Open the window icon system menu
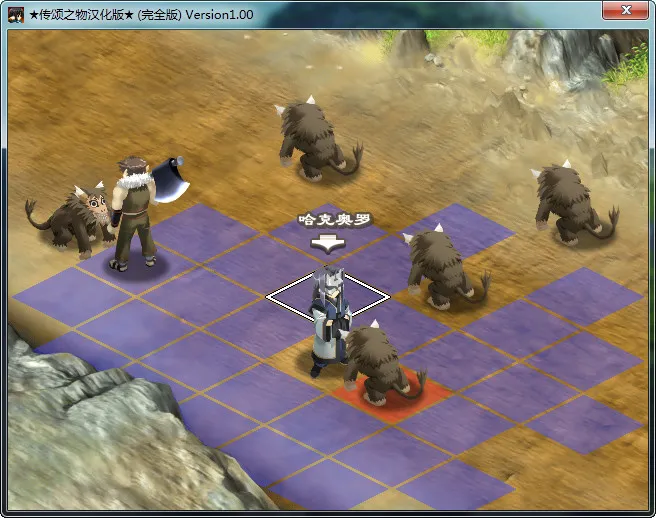Image resolution: width=656 pixels, height=518 pixels. click(17, 14)
